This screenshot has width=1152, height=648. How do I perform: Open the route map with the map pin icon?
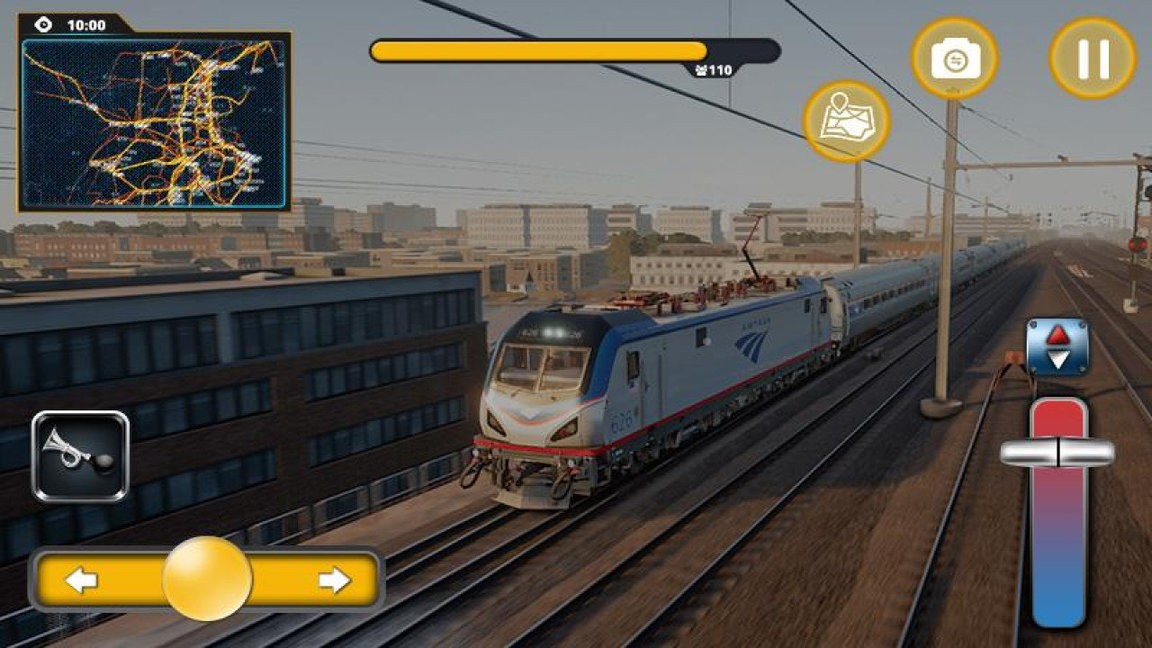coord(846,121)
